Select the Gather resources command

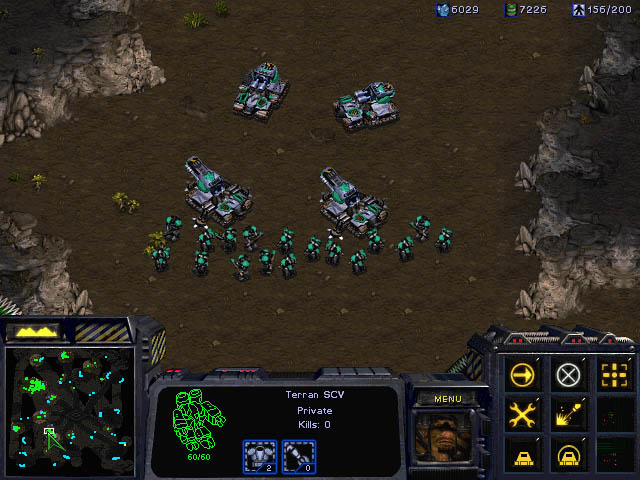pyautogui.click(x=568, y=414)
